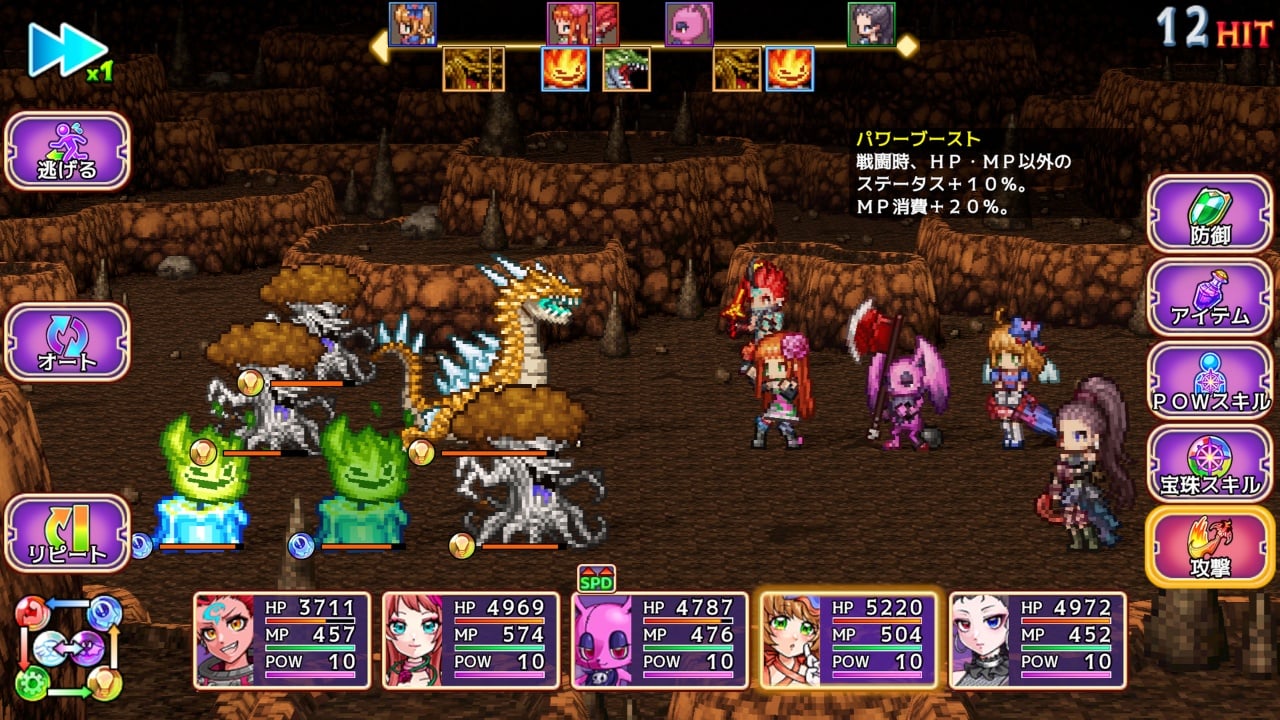
Task: Flee battle with the 逃げる button
Action: pyautogui.click(x=68, y=151)
